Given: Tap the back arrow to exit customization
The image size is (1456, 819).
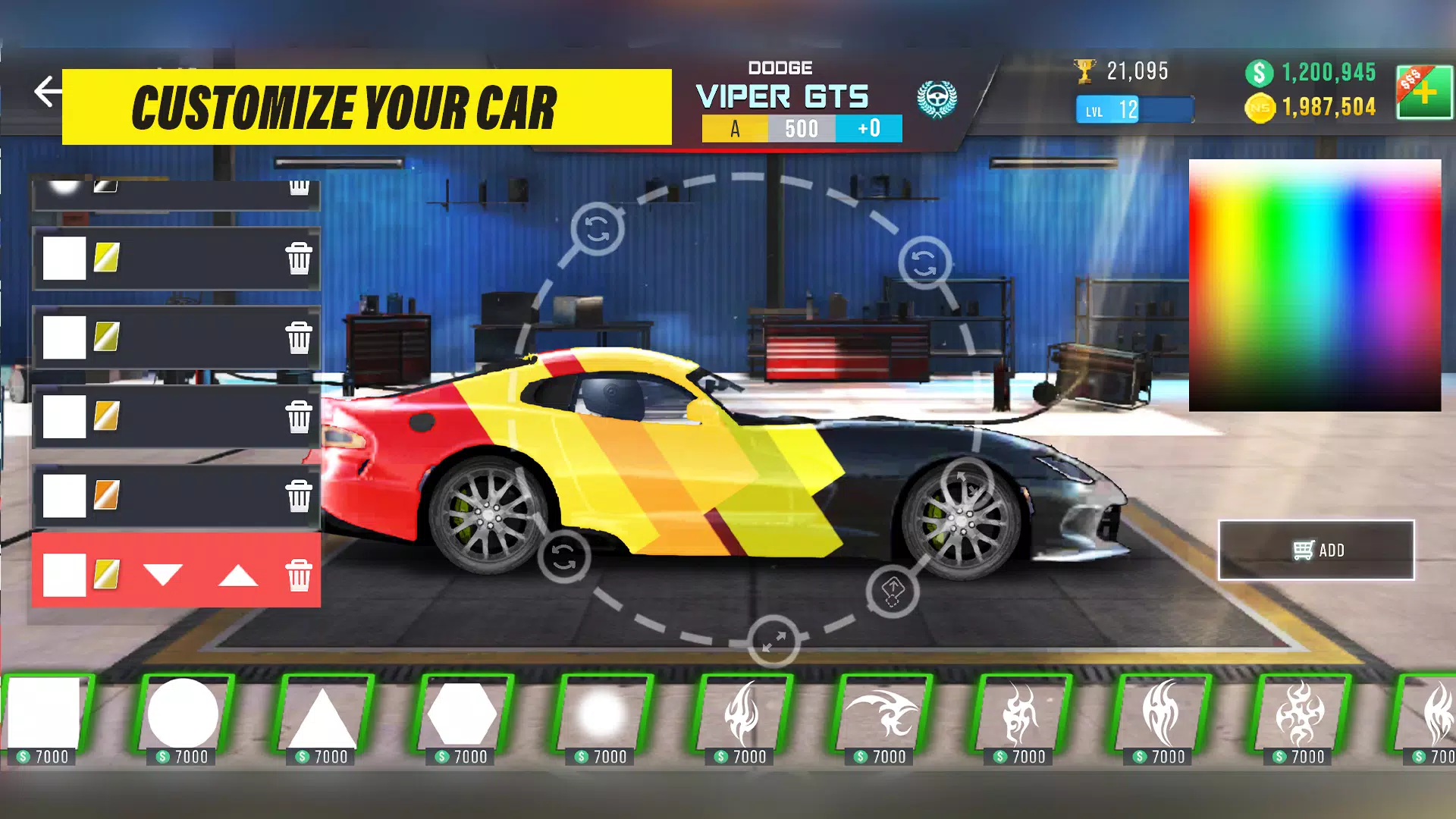Looking at the screenshot, I should 47,91.
